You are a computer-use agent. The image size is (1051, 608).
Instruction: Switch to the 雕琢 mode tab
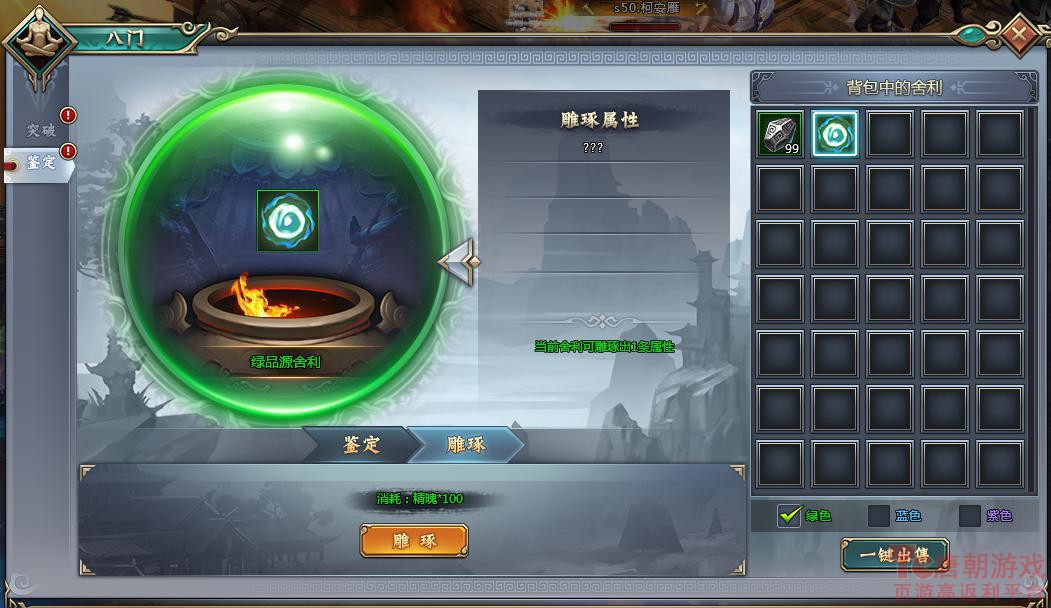(466, 445)
